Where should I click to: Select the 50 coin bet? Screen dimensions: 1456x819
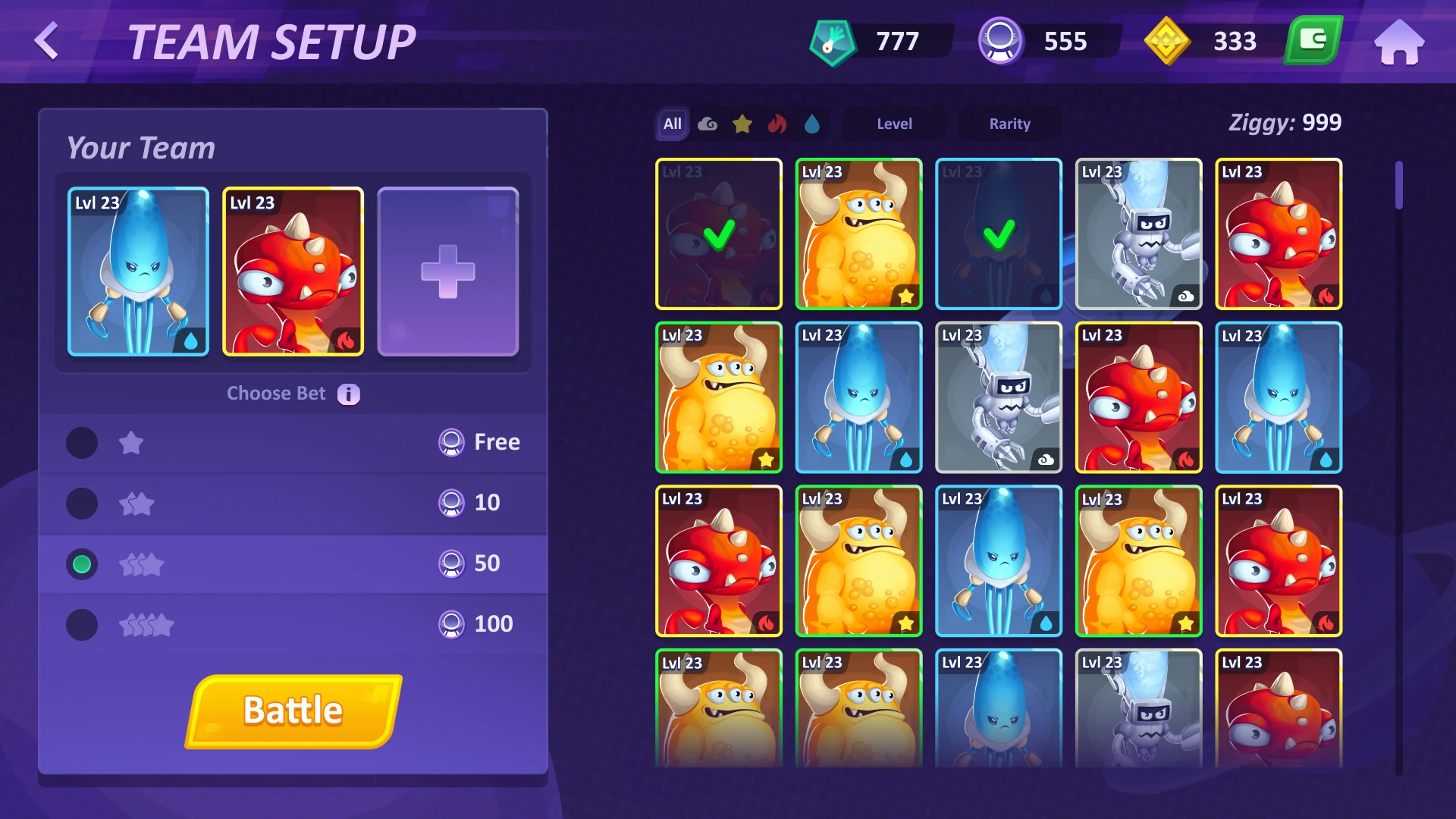[82, 564]
